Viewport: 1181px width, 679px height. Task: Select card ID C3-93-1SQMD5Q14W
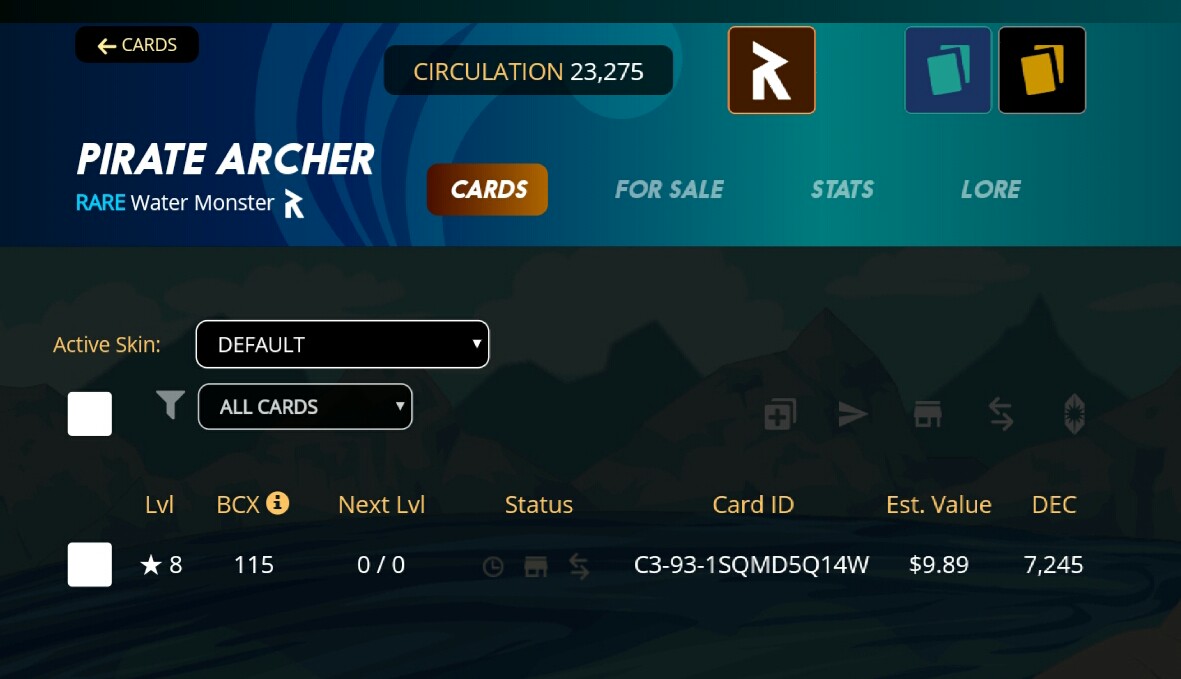coord(752,565)
